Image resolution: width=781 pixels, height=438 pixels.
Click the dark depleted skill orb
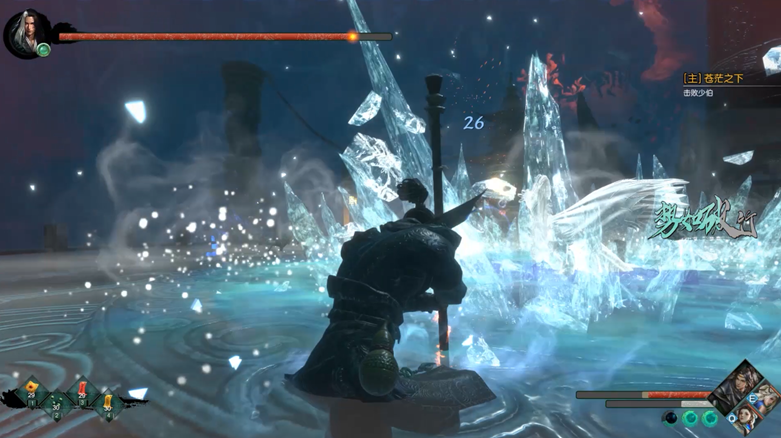pos(672,418)
